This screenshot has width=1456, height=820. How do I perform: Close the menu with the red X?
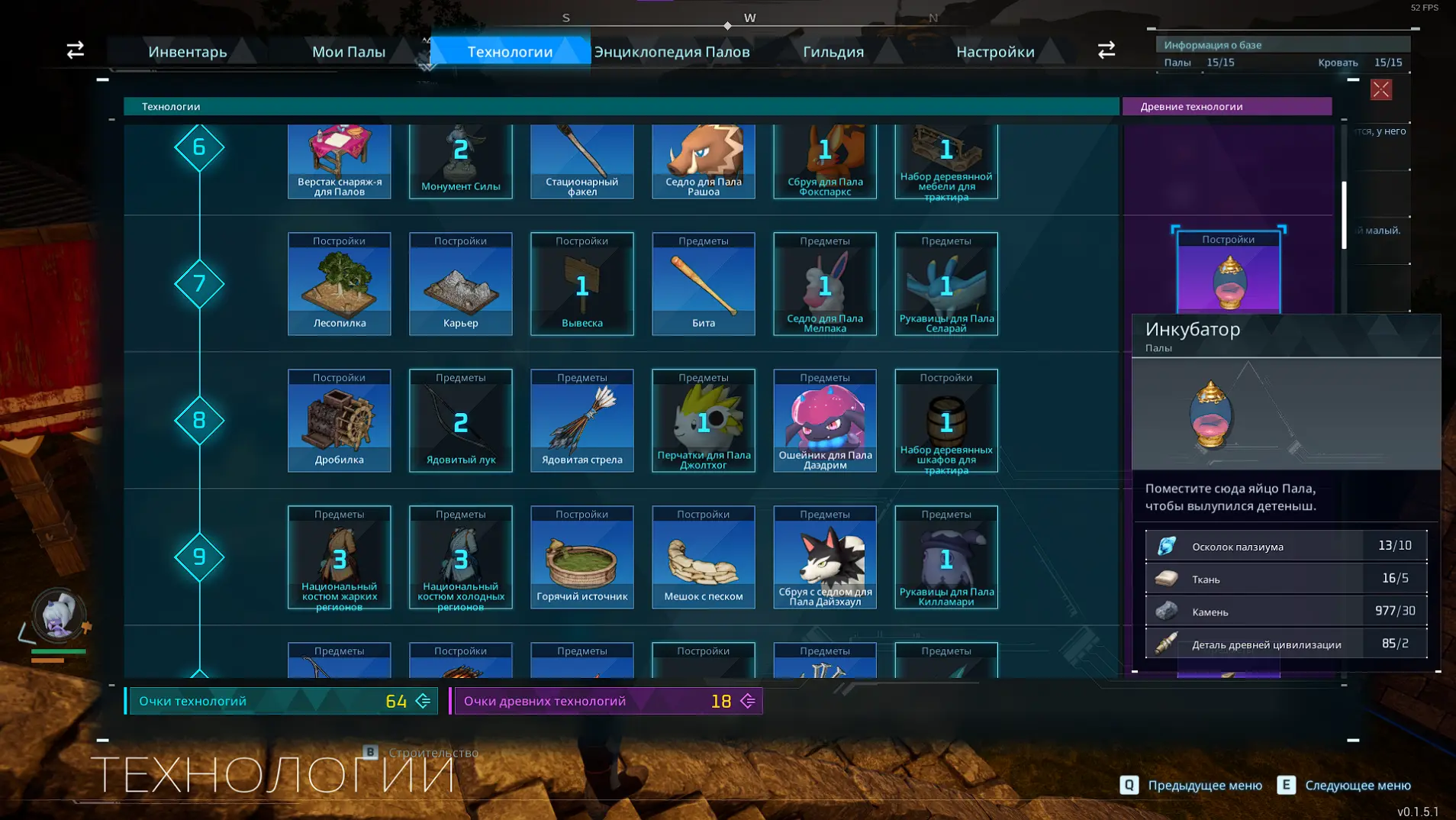click(x=1380, y=90)
